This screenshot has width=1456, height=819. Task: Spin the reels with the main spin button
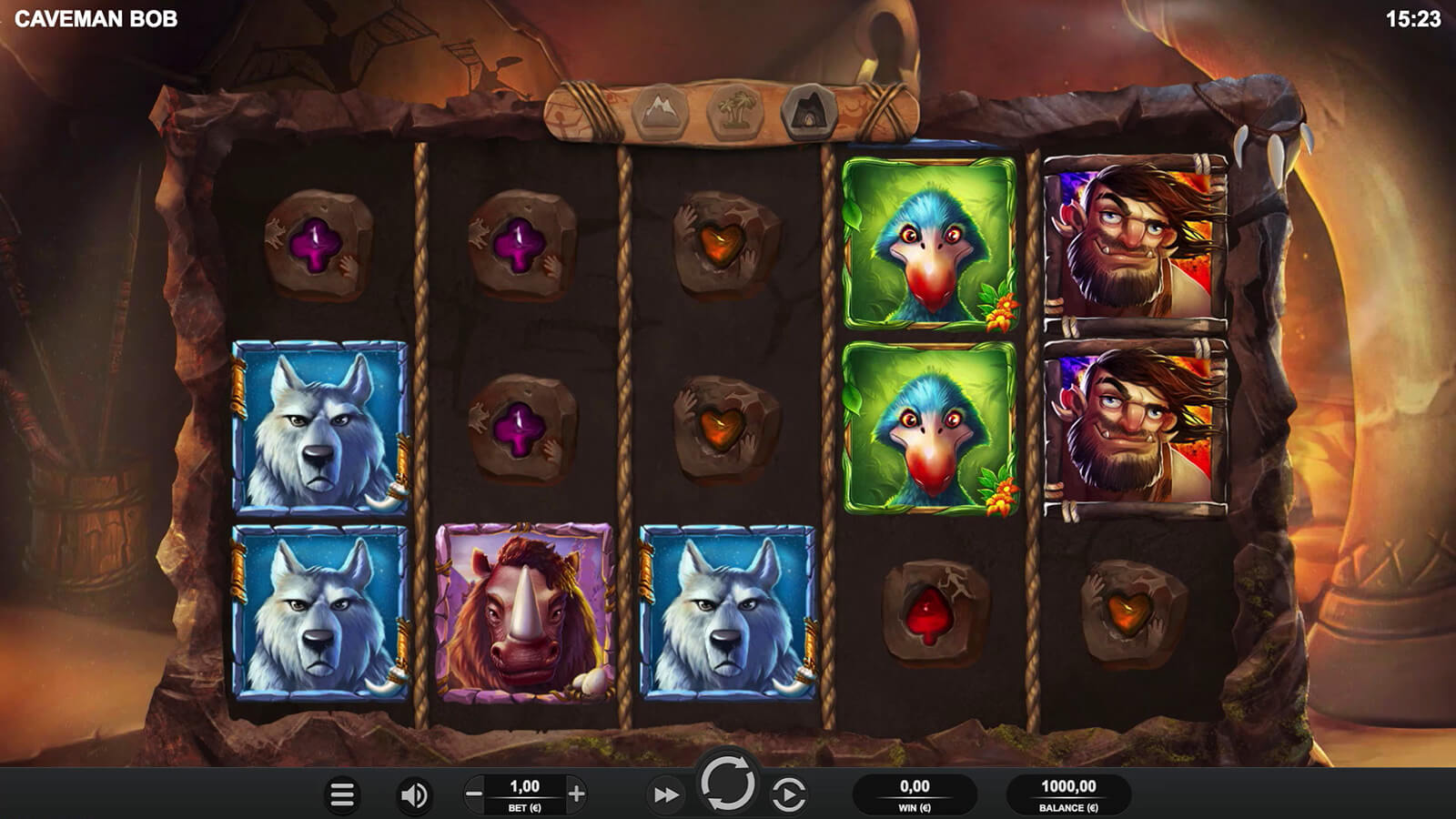click(x=727, y=783)
